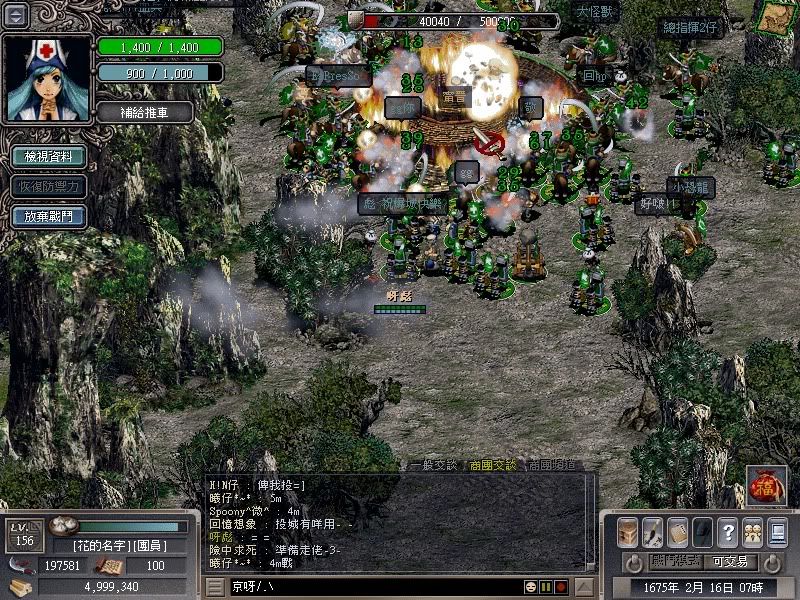
Task: Open the chat menu lines button
Action: (x=215, y=586)
